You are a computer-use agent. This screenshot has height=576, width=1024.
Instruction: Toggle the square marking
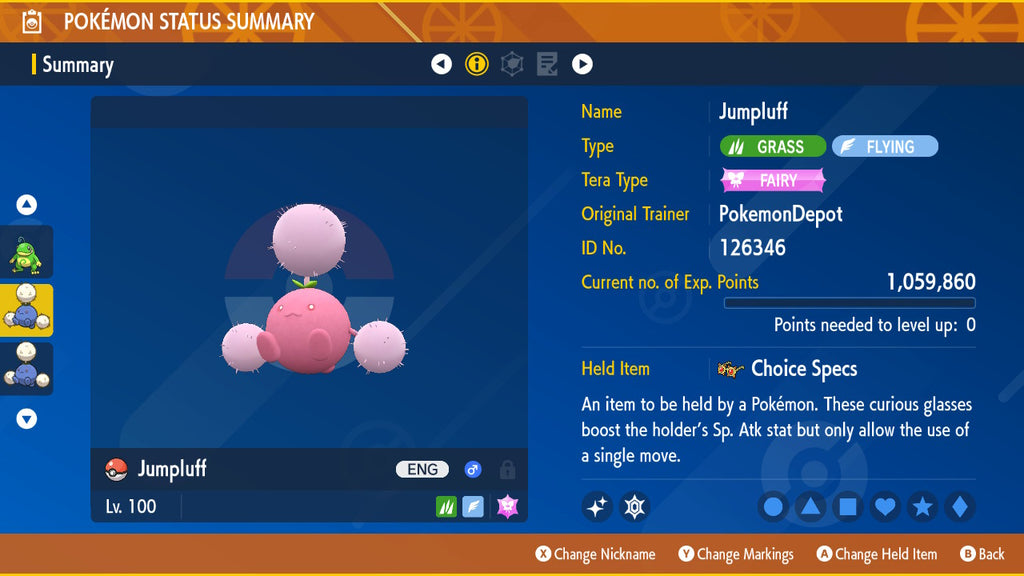pos(847,507)
